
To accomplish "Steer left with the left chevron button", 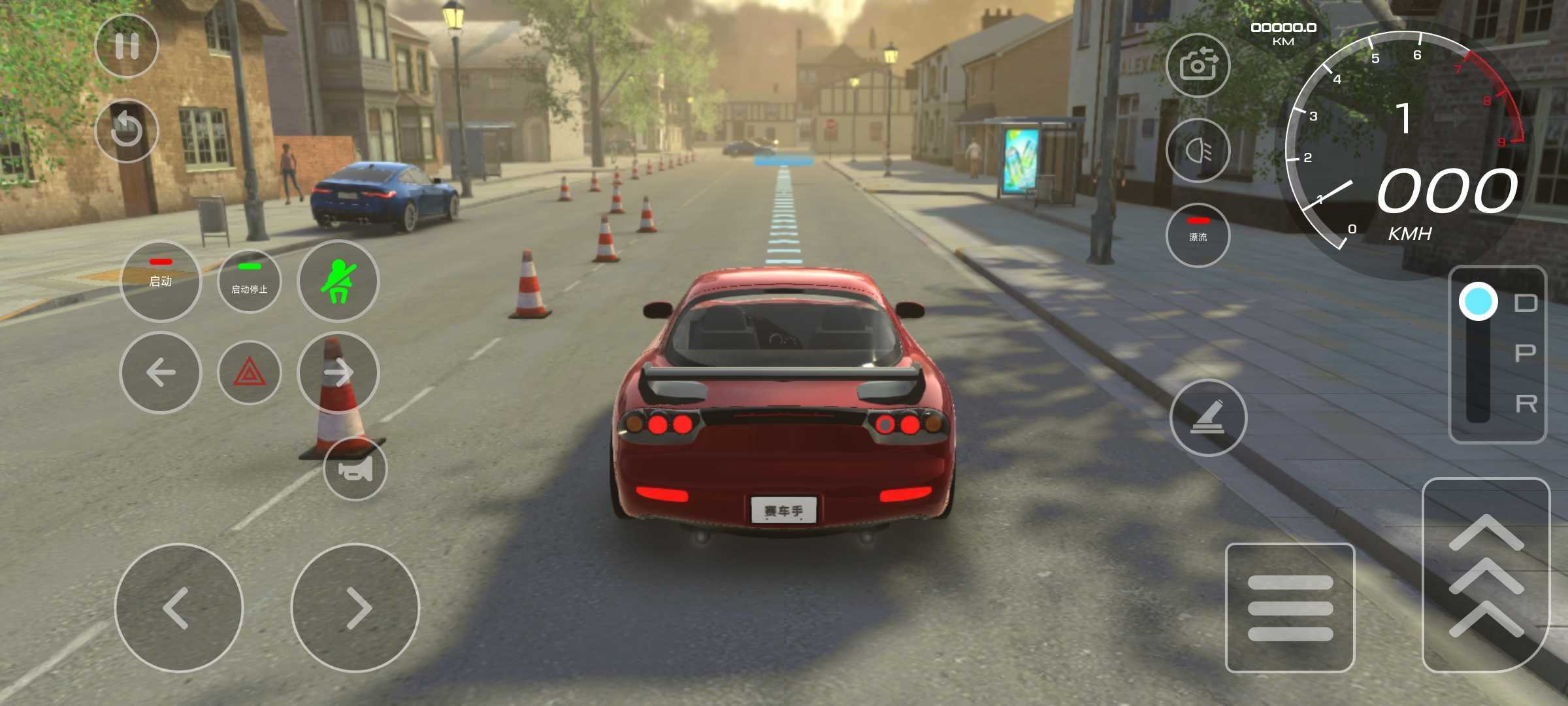I will (178, 608).
